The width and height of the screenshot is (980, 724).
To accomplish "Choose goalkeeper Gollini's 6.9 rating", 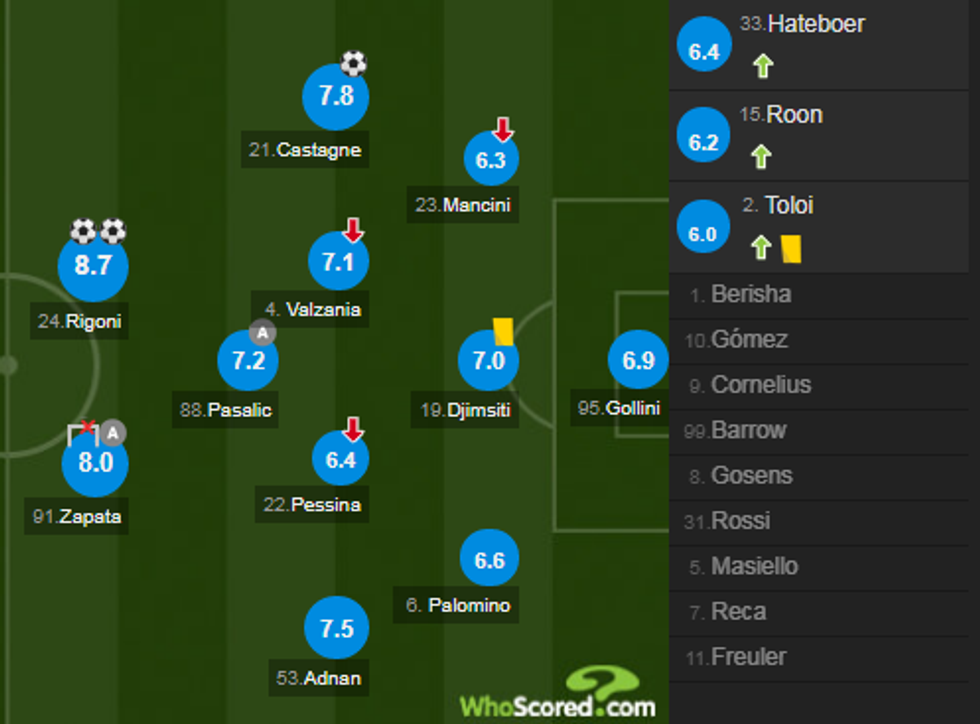I will coord(638,359).
